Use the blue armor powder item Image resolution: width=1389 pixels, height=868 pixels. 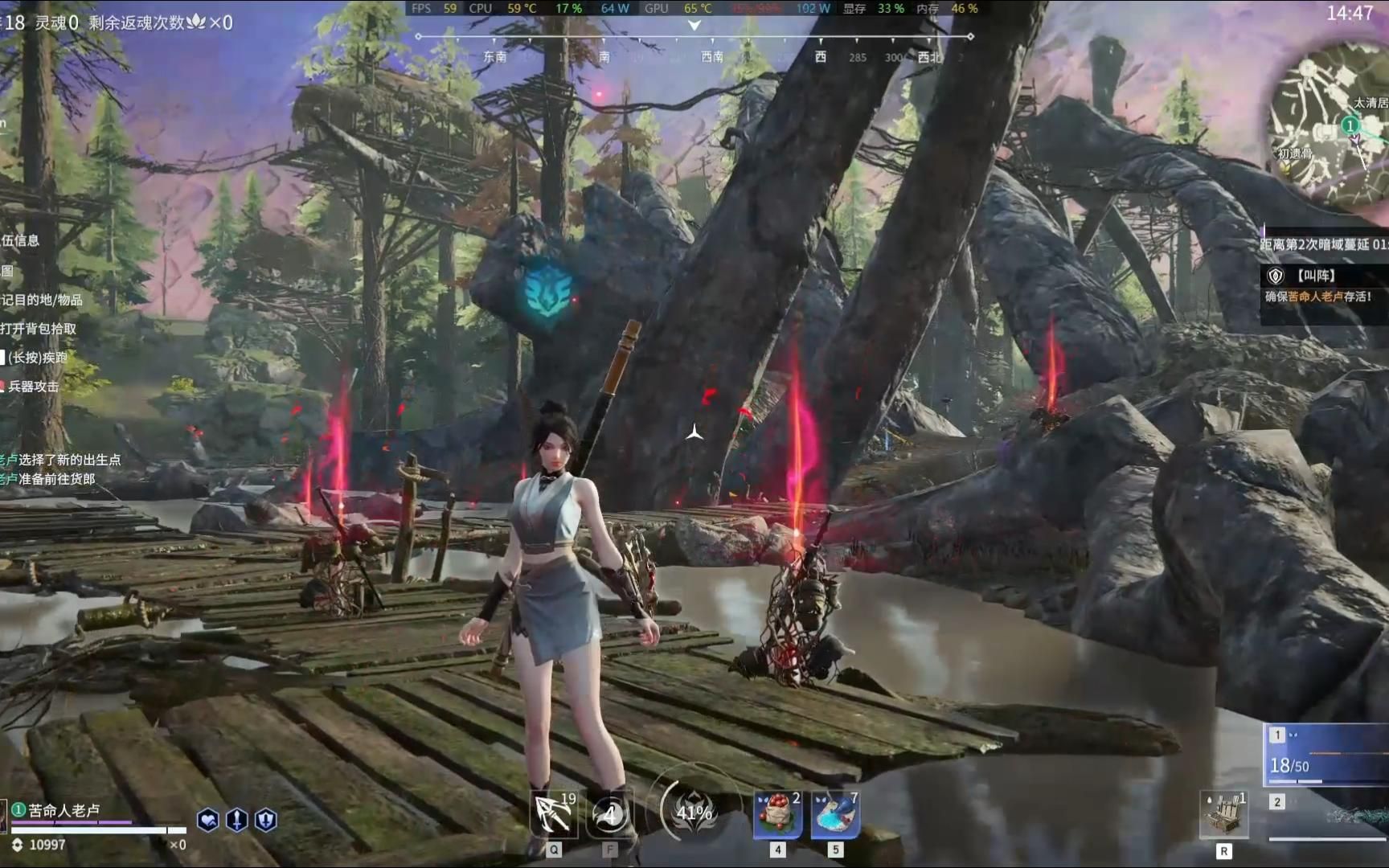pyautogui.click(x=835, y=814)
